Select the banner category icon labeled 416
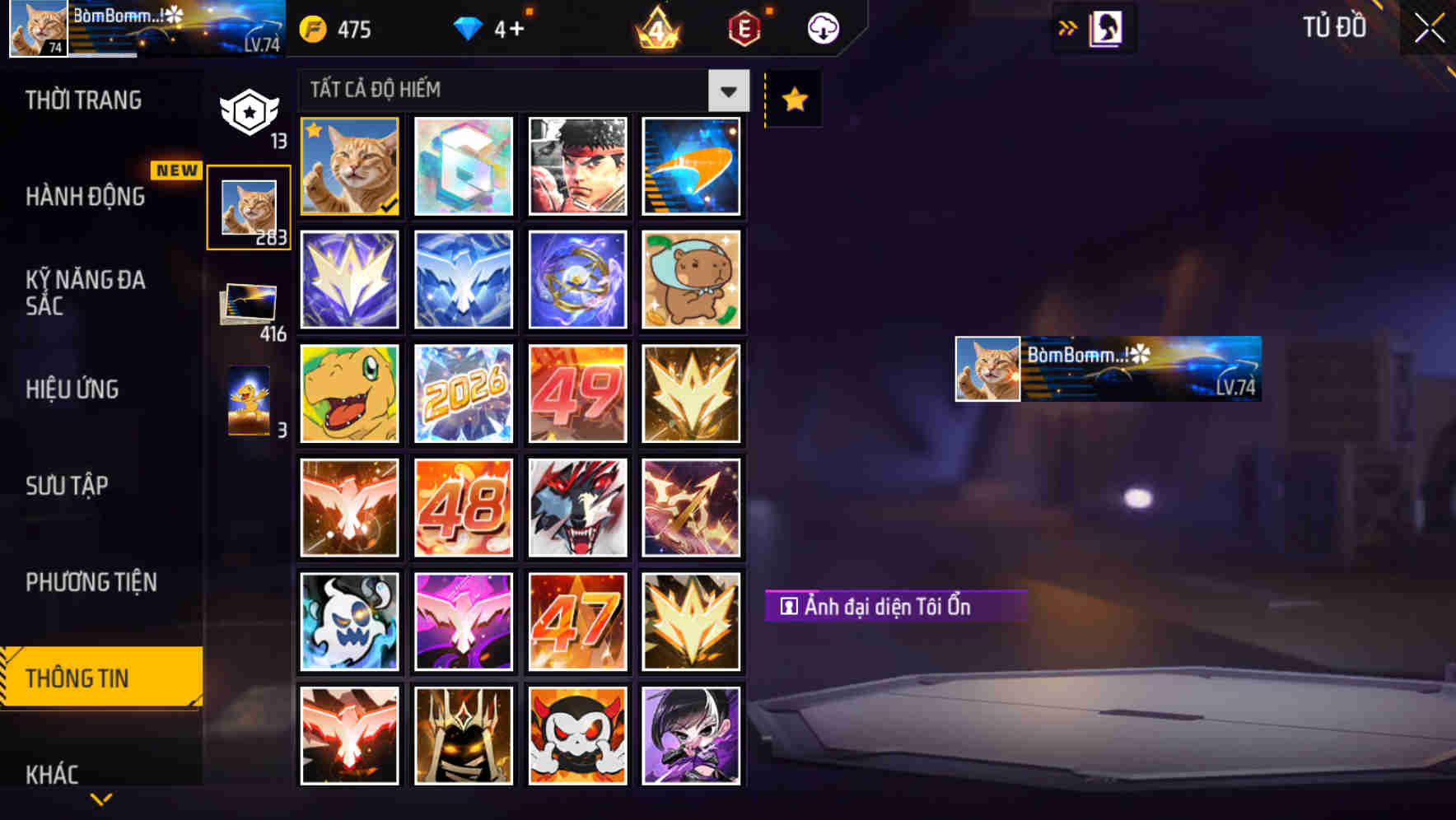 [249, 305]
